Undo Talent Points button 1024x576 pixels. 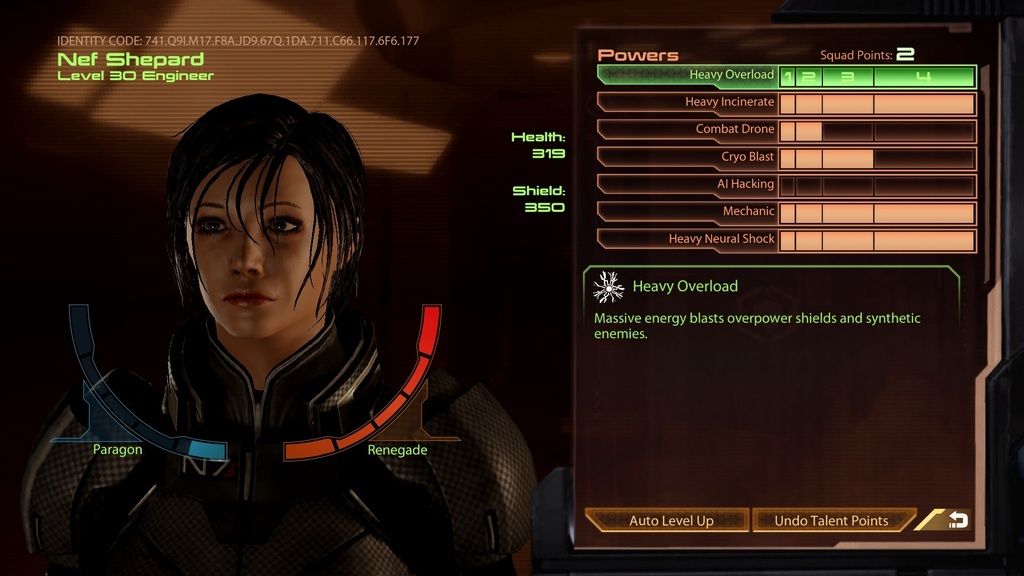pos(831,520)
